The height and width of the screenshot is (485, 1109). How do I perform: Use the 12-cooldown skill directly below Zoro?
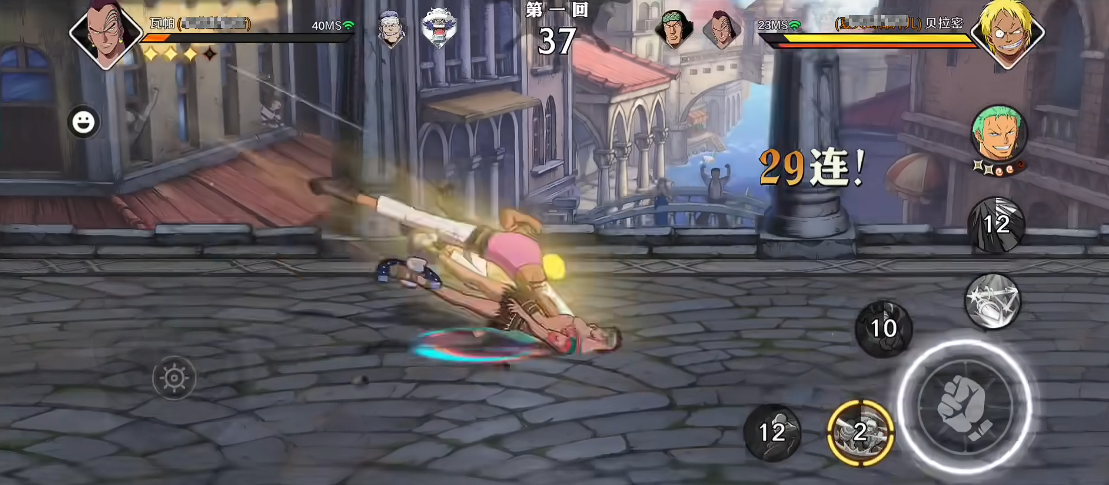pos(996,224)
